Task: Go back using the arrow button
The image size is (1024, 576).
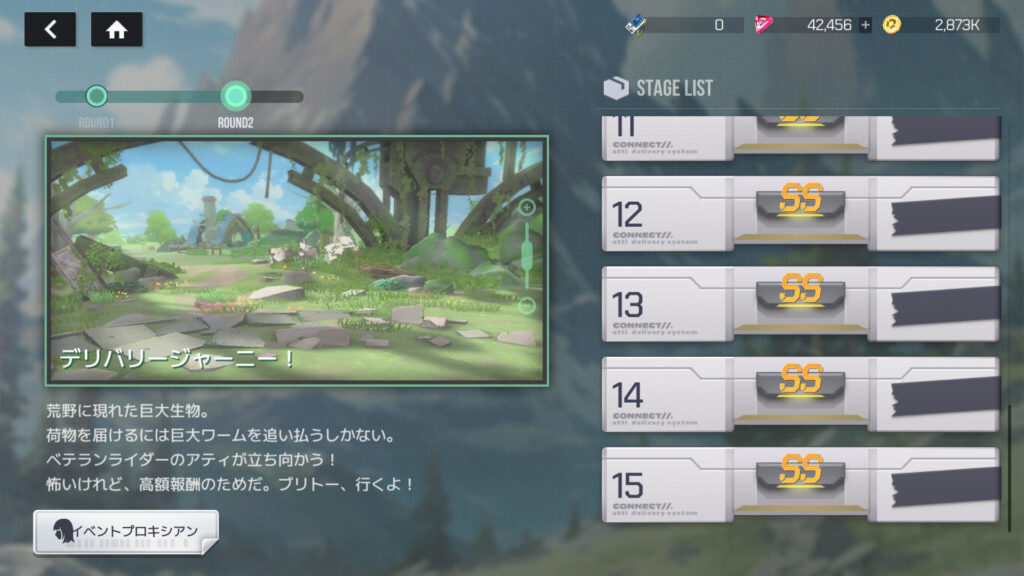Action: pyautogui.click(x=50, y=29)
